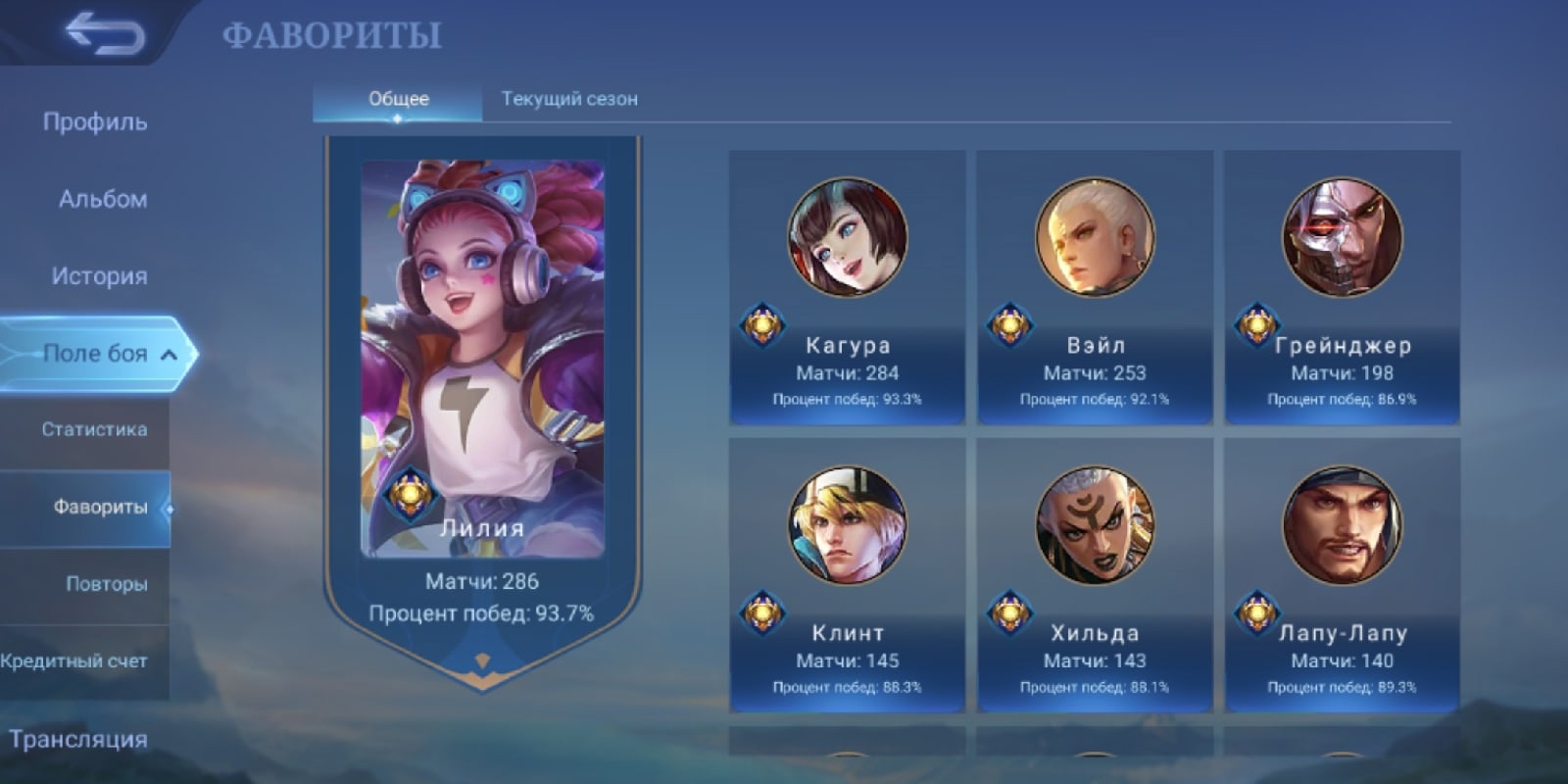Screen dimensions: 1568x784
Task: Switch to the Текущий сезон tab
Action: point(569,99)
